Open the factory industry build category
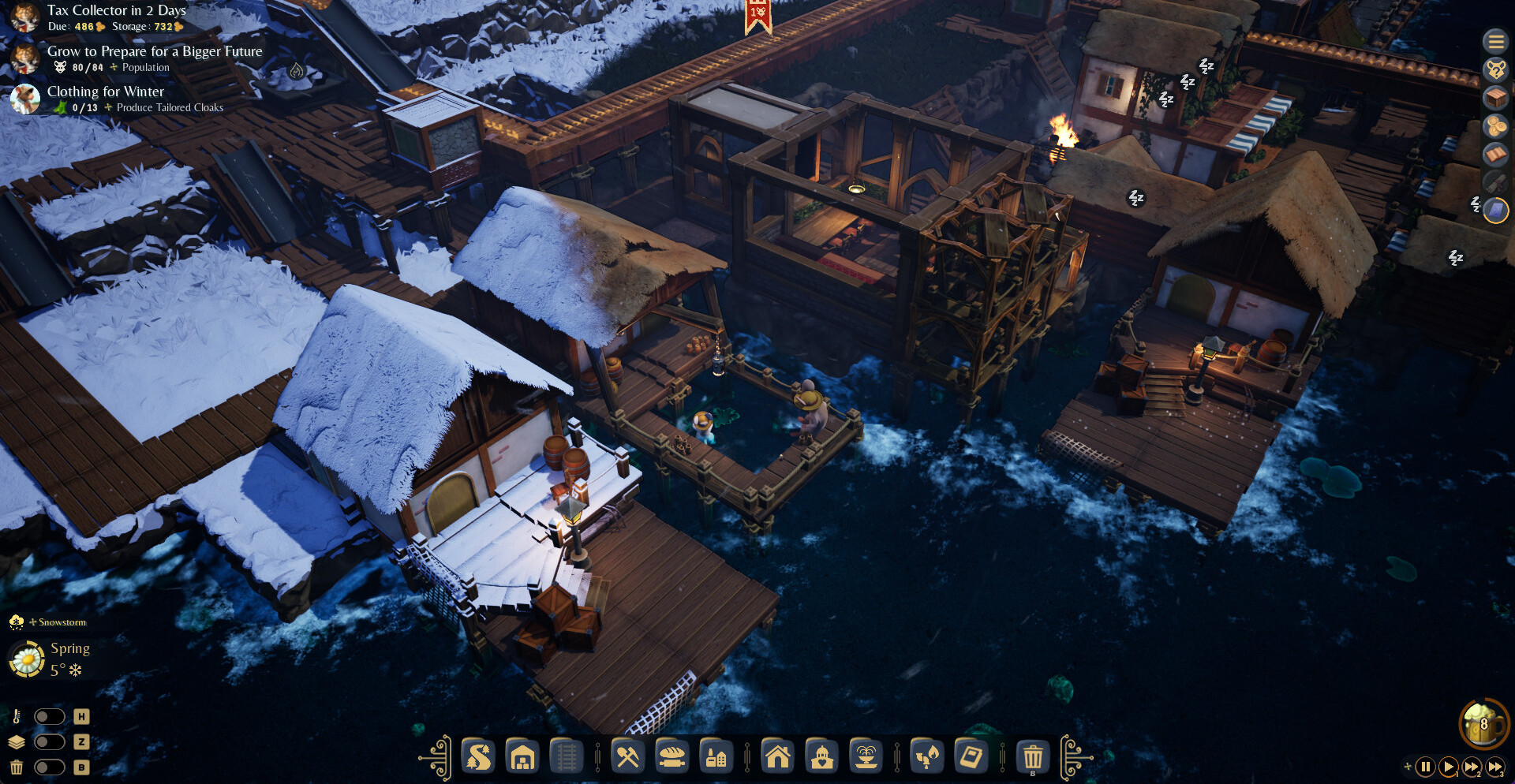The width and height of the screenshot is (1515, 784). (x=716, y=757)
